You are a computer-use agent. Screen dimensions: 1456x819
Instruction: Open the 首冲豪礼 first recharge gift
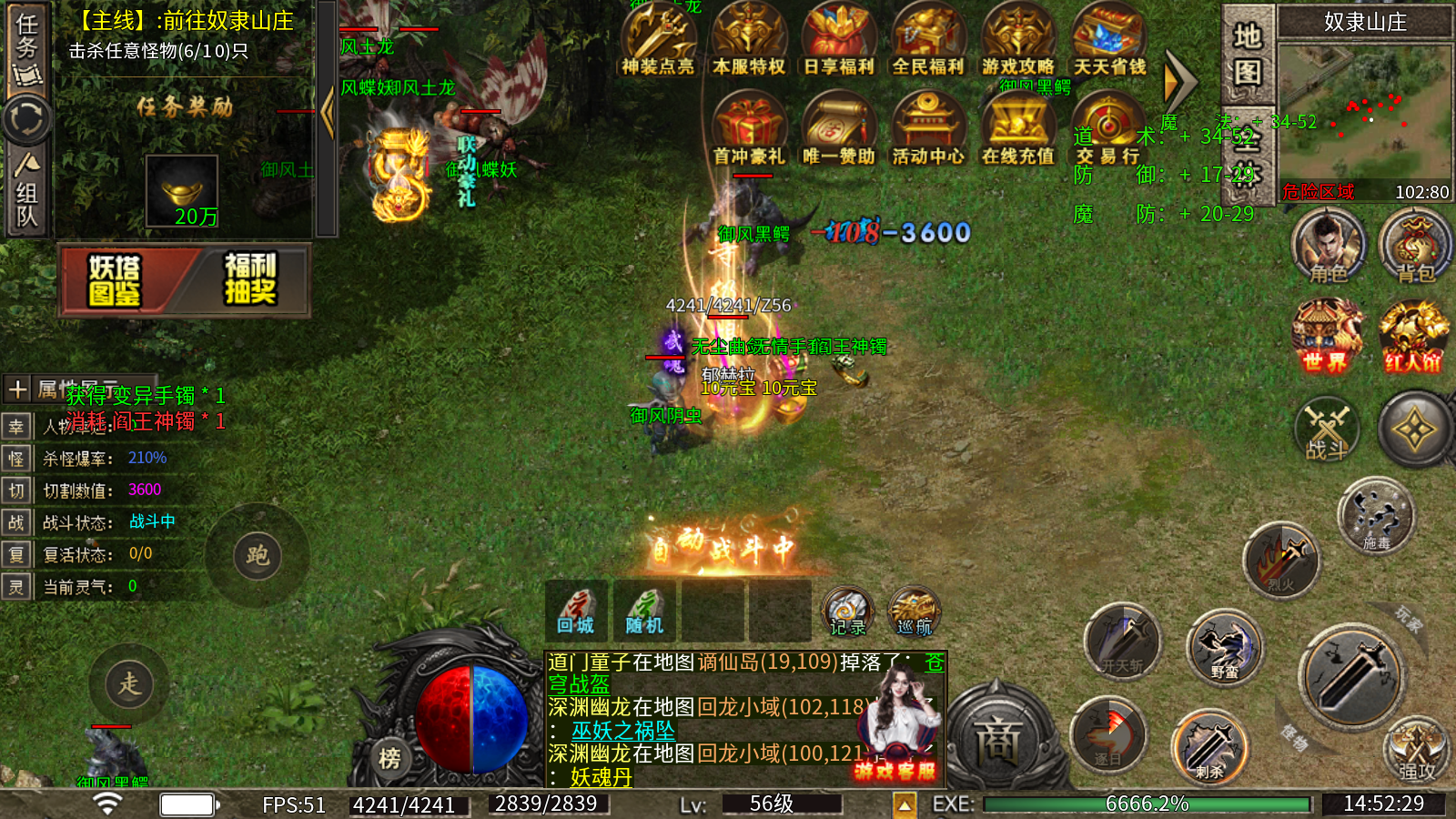pyautogui.click(x=748, y=130)
